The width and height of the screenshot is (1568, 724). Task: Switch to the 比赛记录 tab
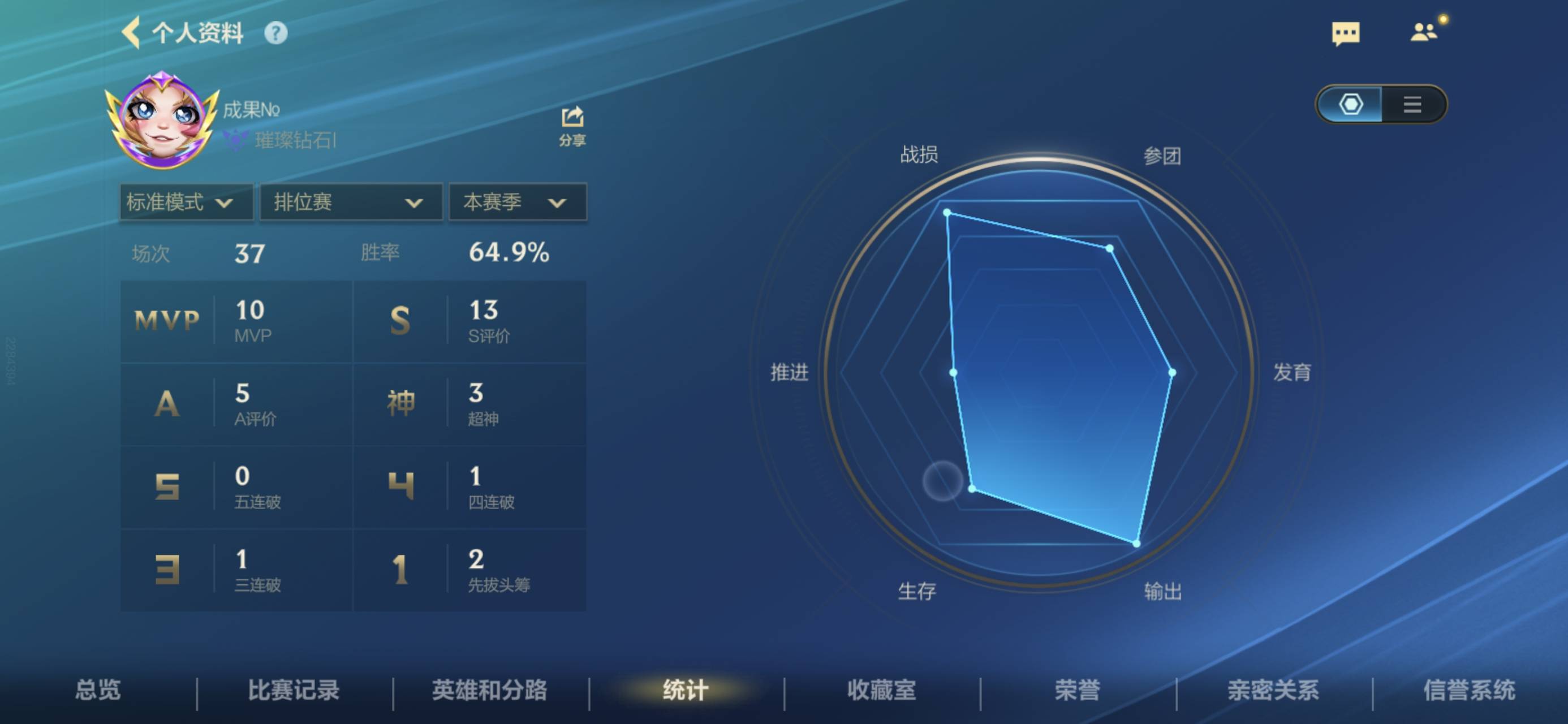point(295,690)
